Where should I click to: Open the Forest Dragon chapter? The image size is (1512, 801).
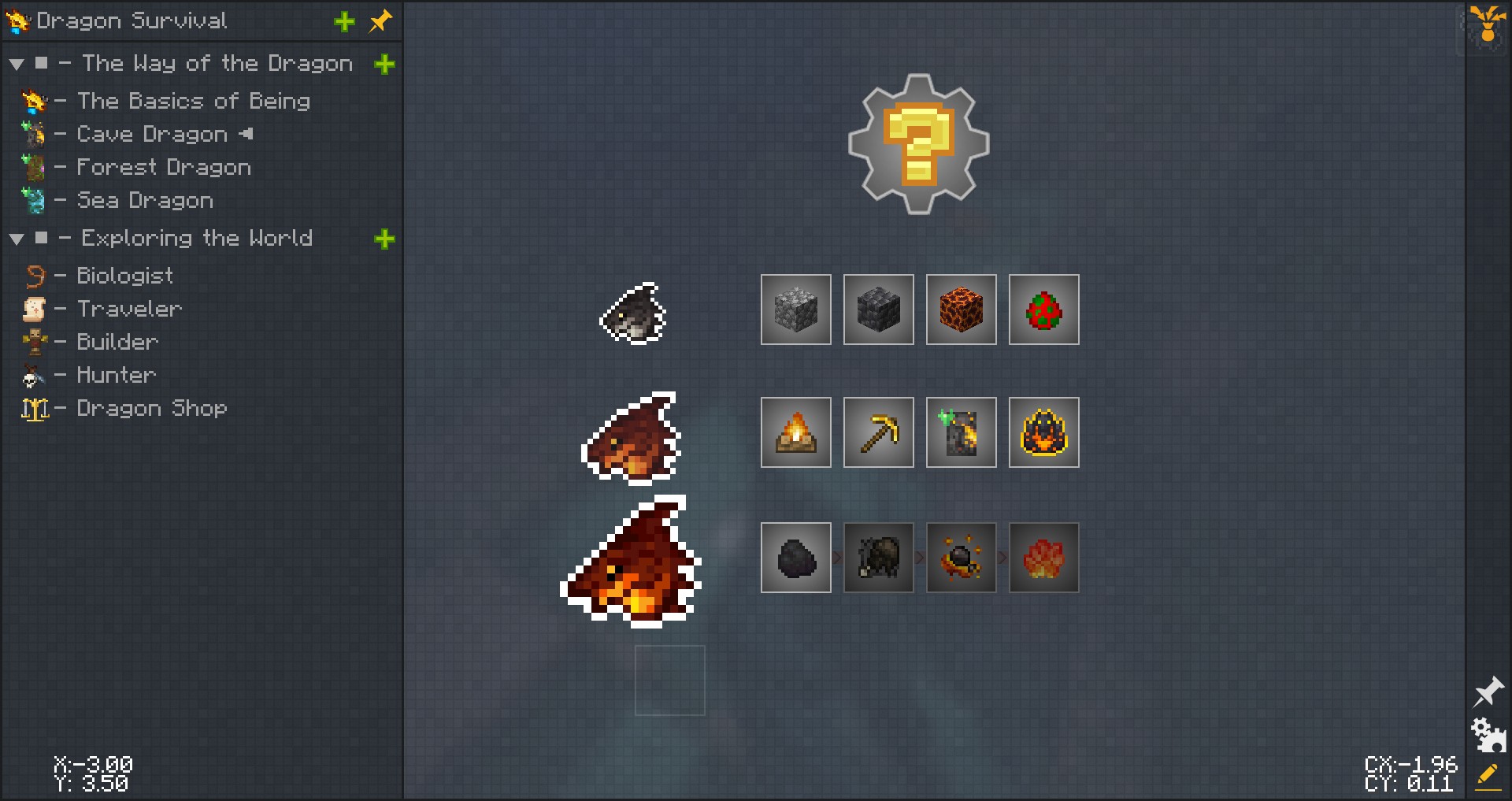pos(163,167)
